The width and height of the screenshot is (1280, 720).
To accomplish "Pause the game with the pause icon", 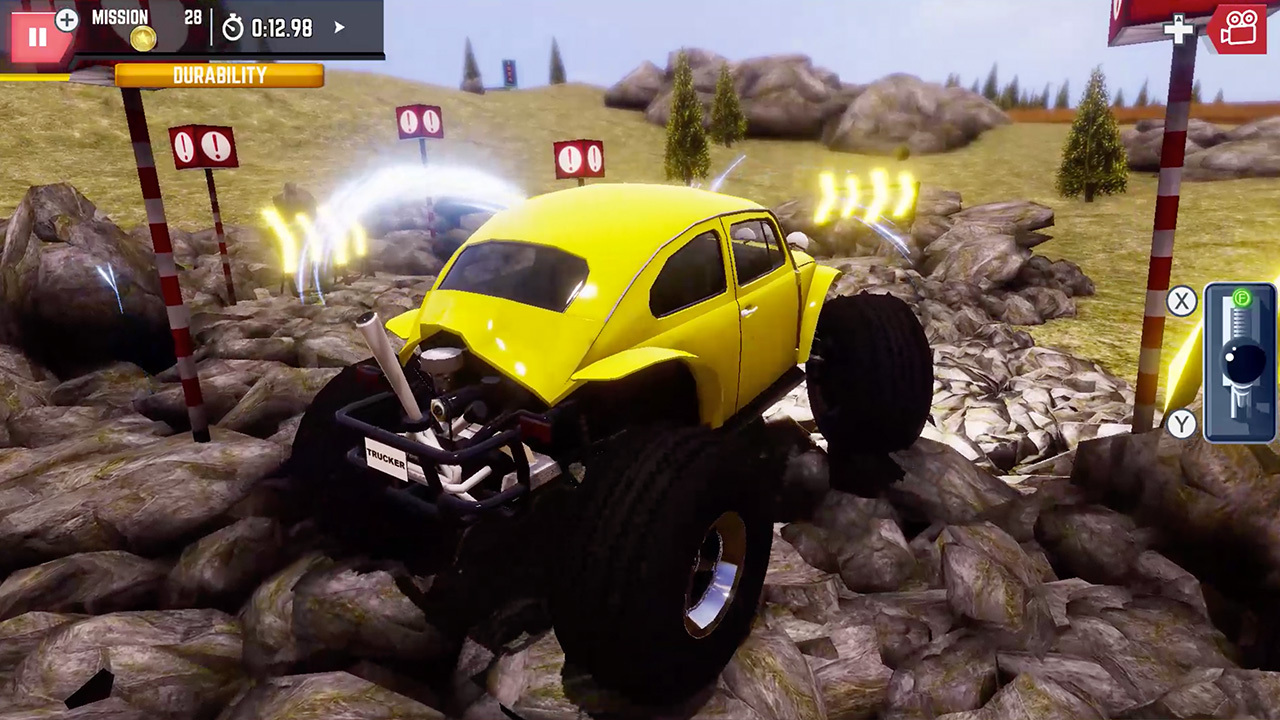I will click(x=38, y=36).
